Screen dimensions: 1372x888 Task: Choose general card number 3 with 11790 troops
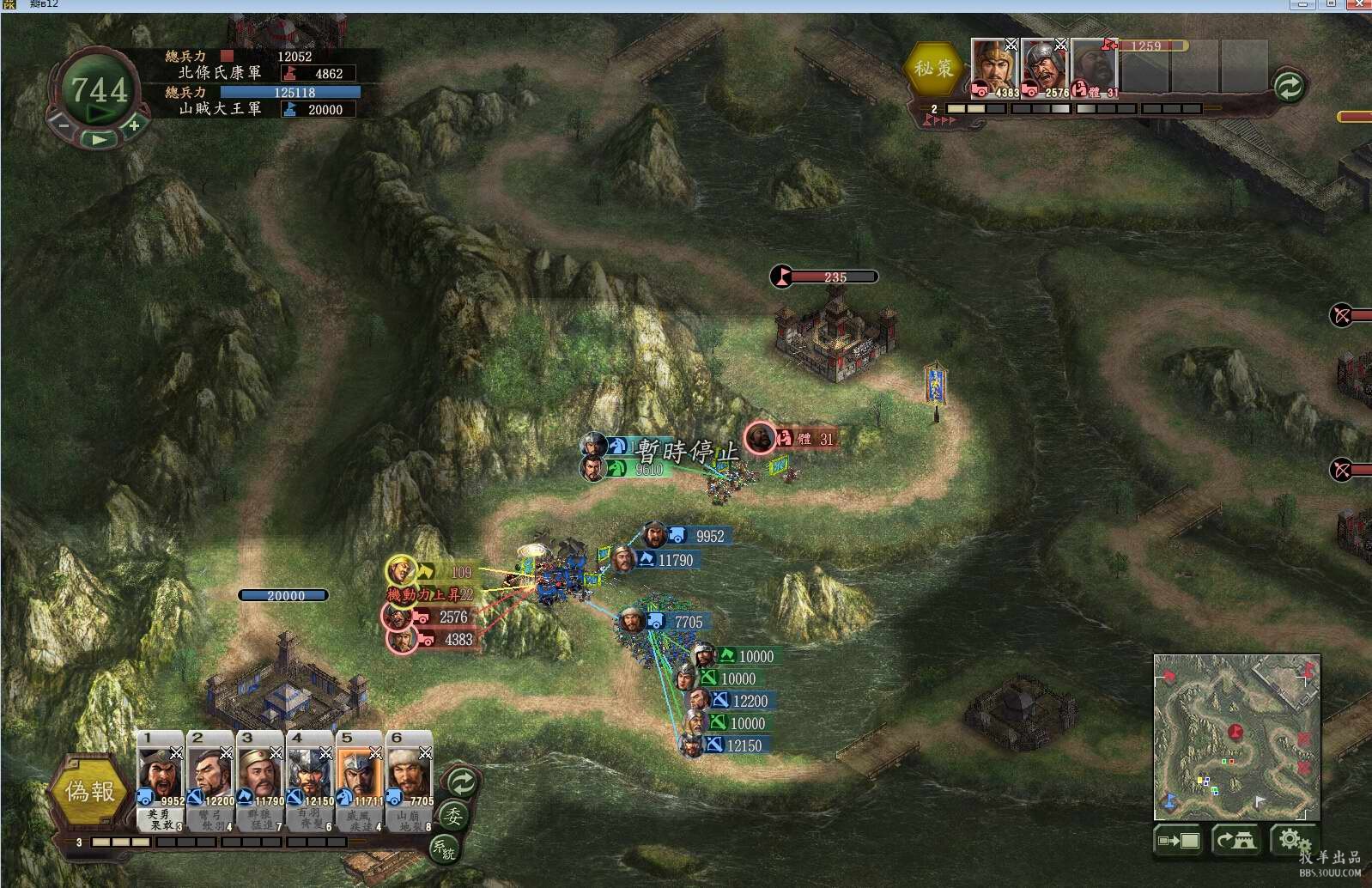[x=260, y=769]
